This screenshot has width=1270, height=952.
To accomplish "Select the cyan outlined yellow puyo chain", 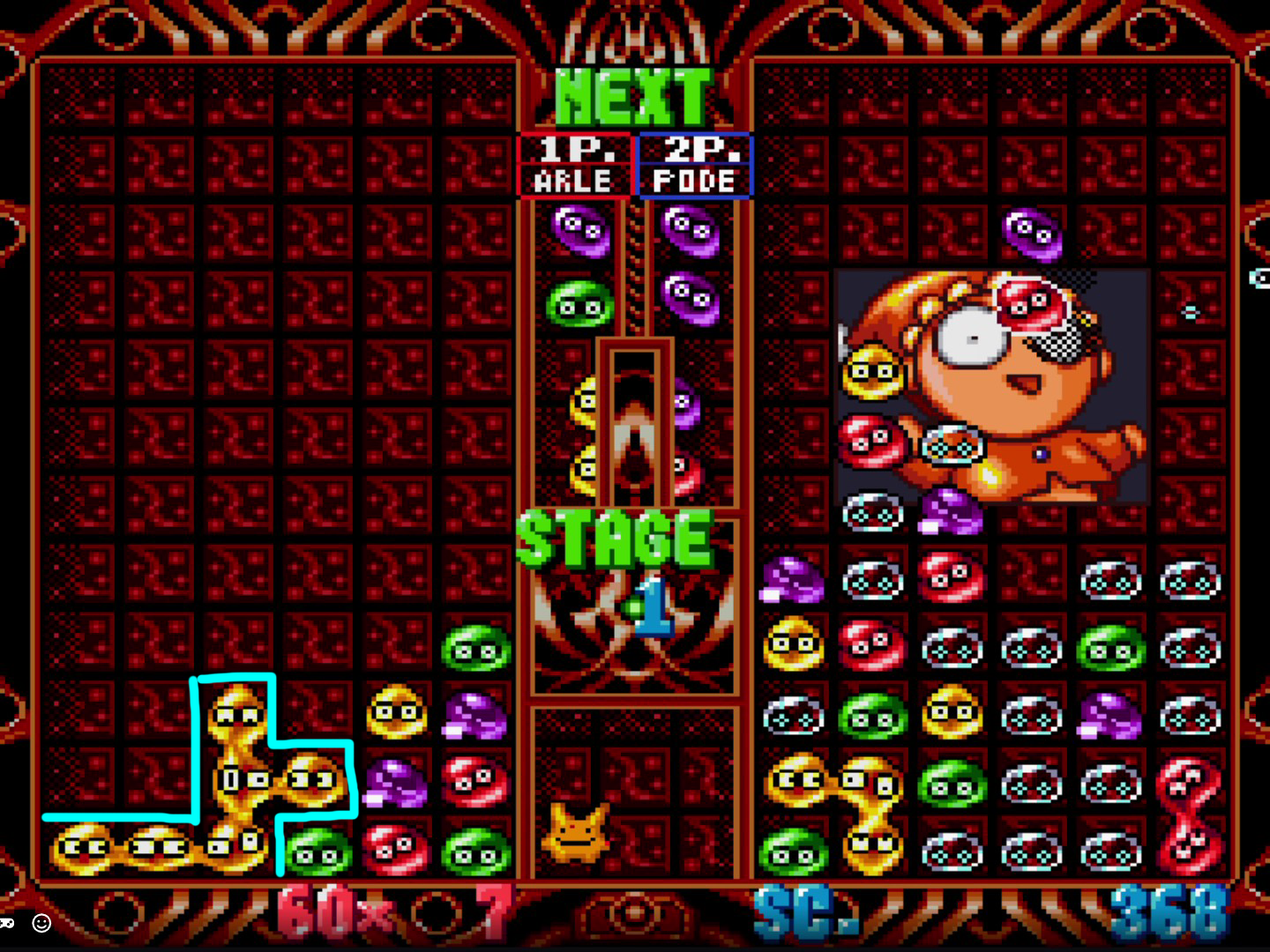I will 238,776.
